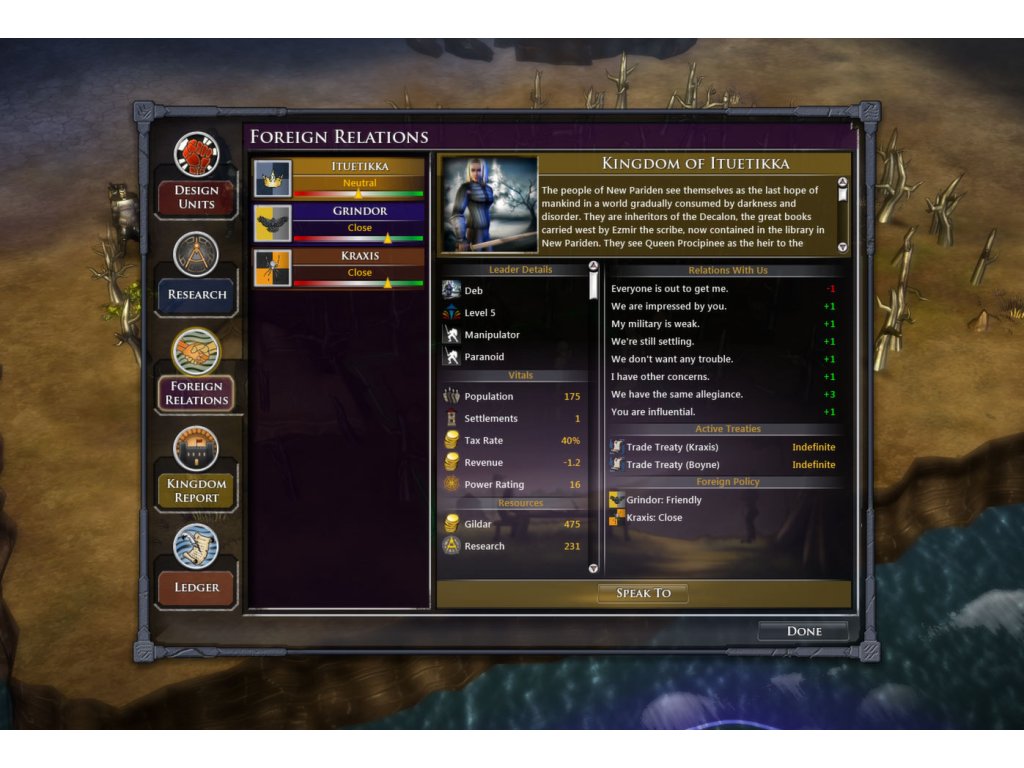Viewport: 1024px width, 768px height.
Task: Select the Kraxis faction entry
Action: 339,267
